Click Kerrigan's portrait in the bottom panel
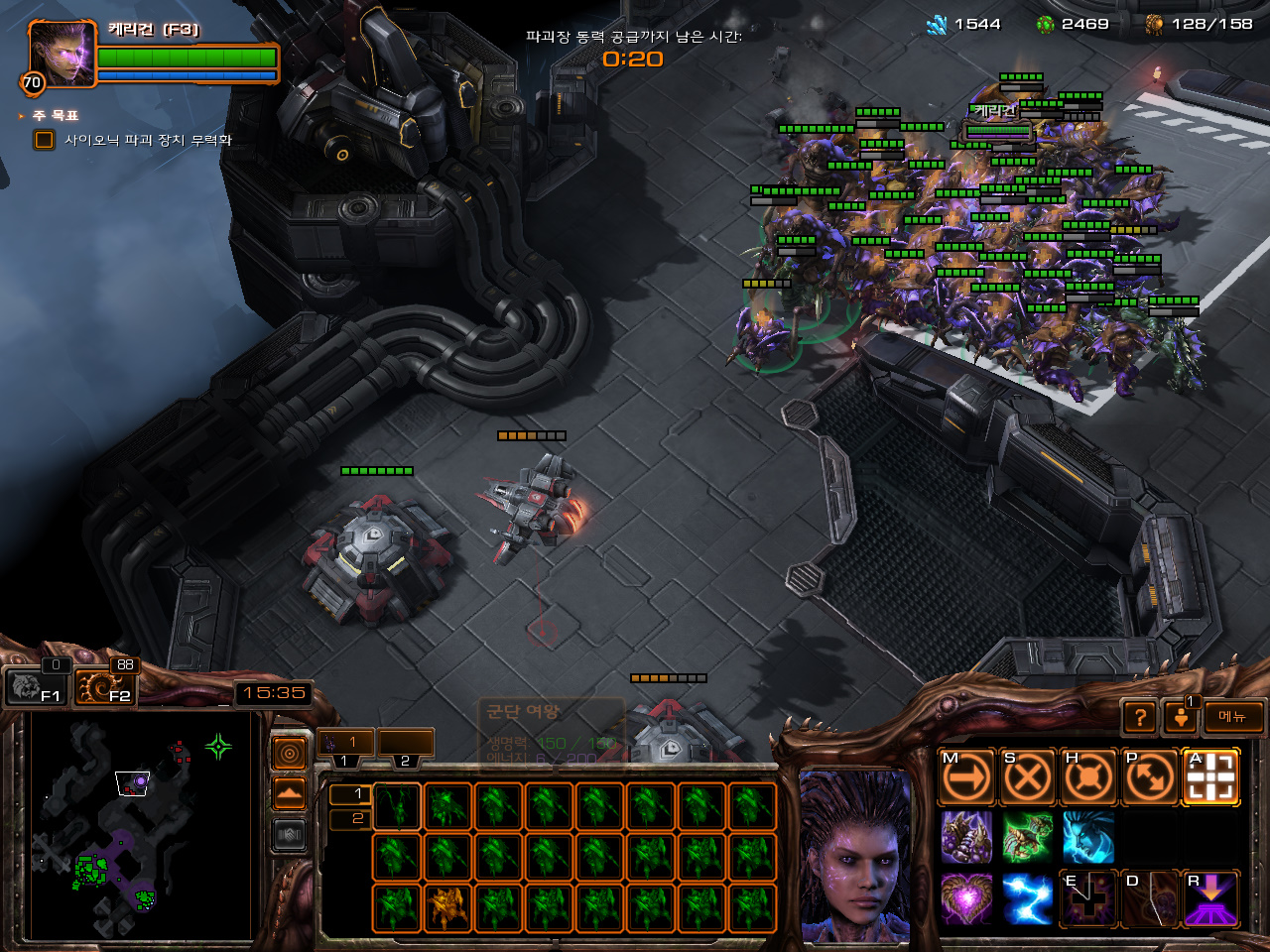This screenshot has height=952, width=1270. point(855,855)
